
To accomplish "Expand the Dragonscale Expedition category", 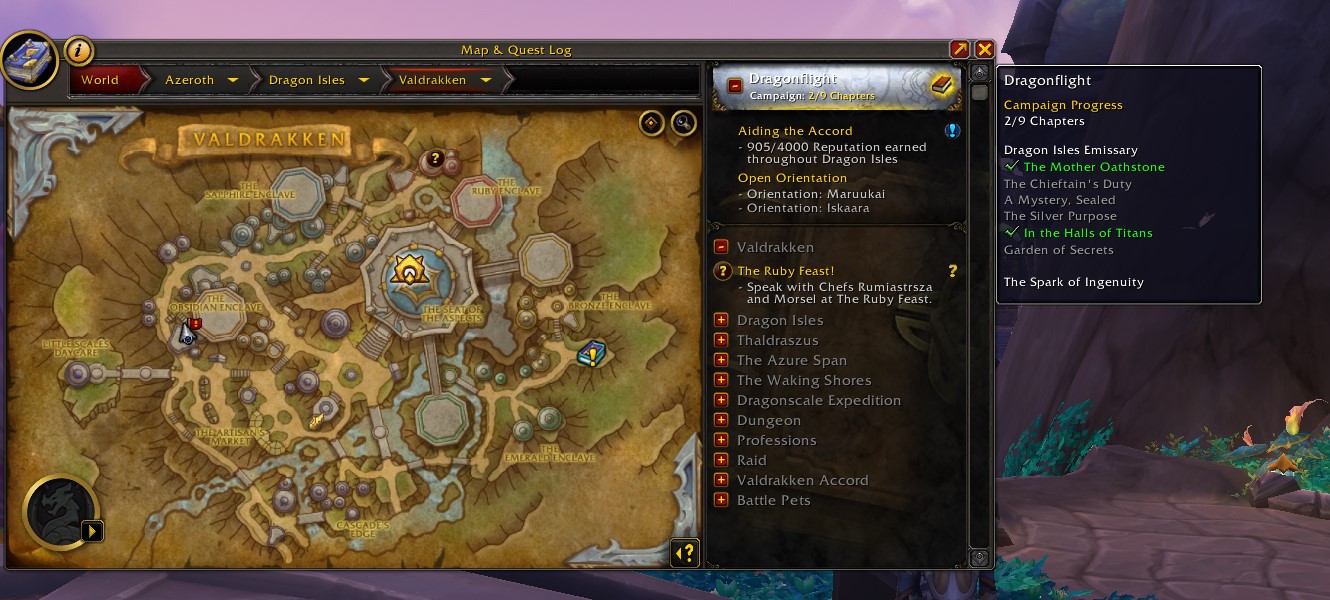I will tap(720, 400).
